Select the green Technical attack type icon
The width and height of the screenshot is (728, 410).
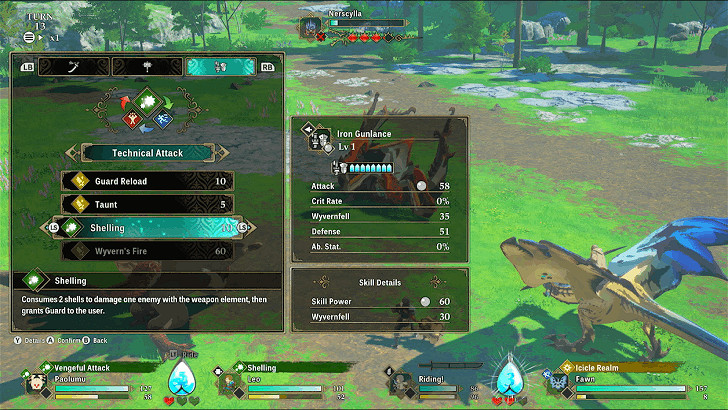click(147, 103)
